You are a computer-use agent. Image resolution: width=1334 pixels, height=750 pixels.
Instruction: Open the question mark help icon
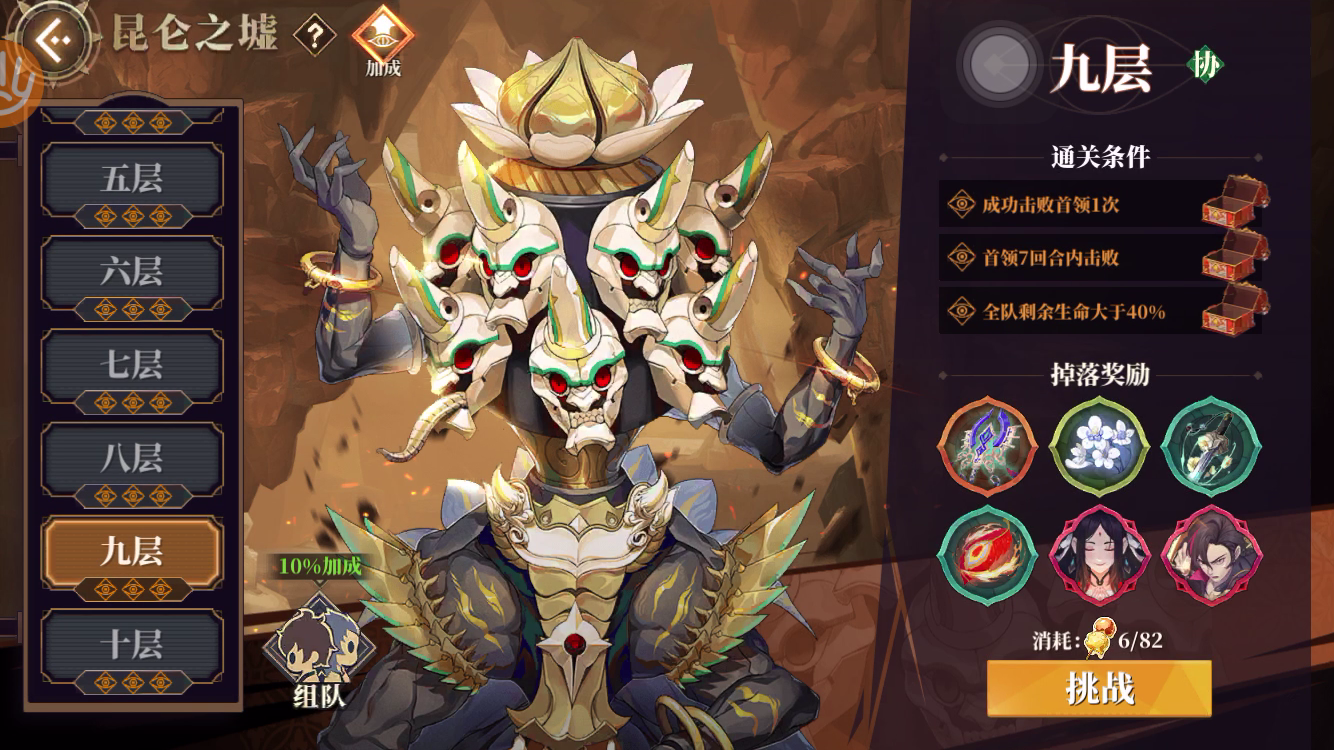(x=315, y=38)
